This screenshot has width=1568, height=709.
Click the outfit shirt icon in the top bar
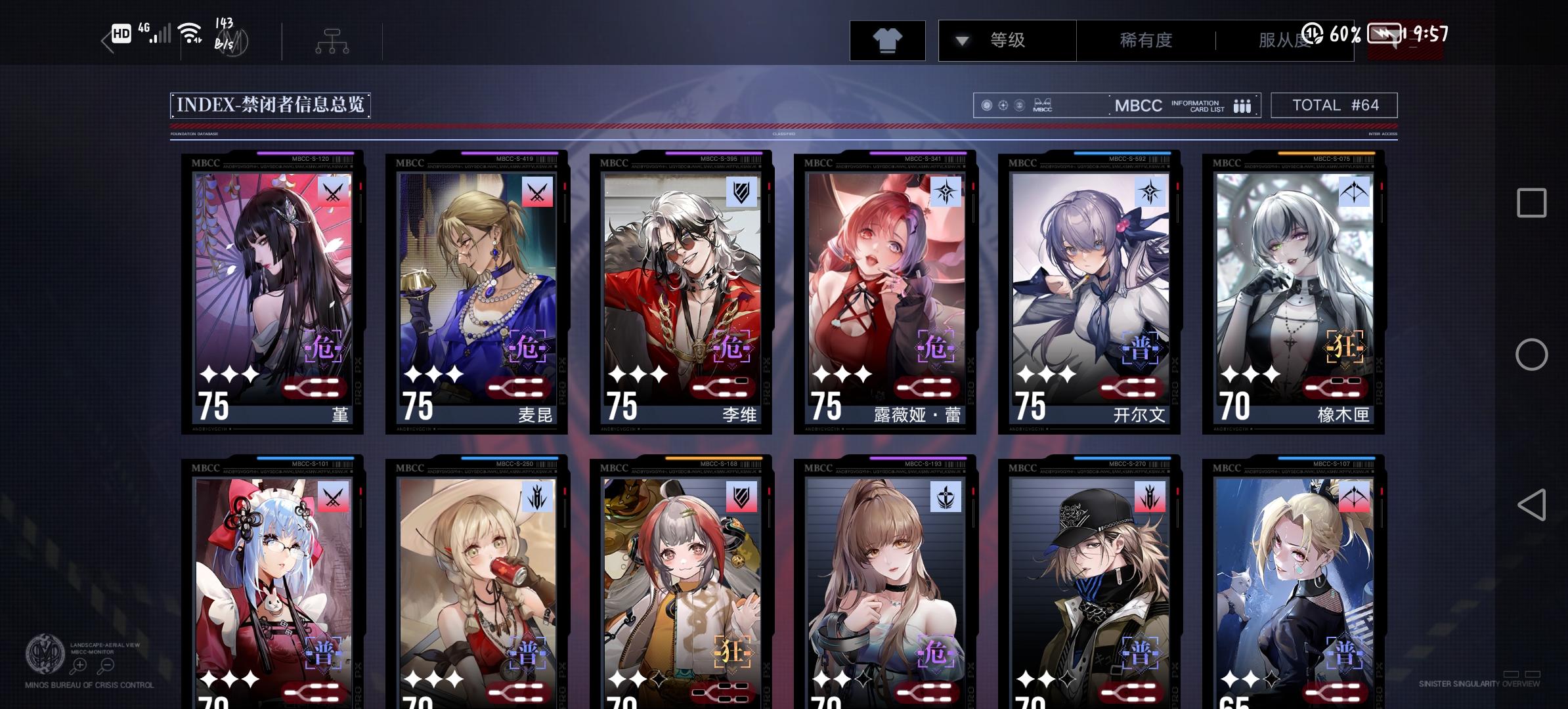click(888, 40)
